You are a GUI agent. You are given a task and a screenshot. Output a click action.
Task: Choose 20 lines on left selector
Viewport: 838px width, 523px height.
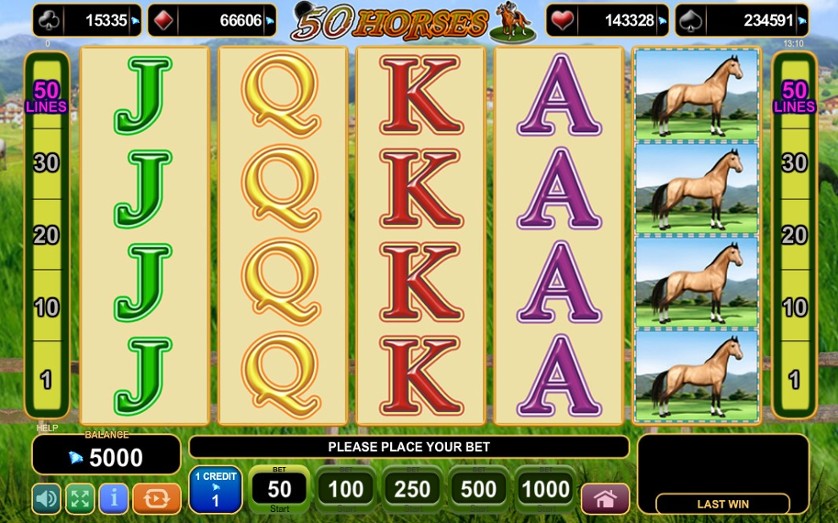point(46,235)
